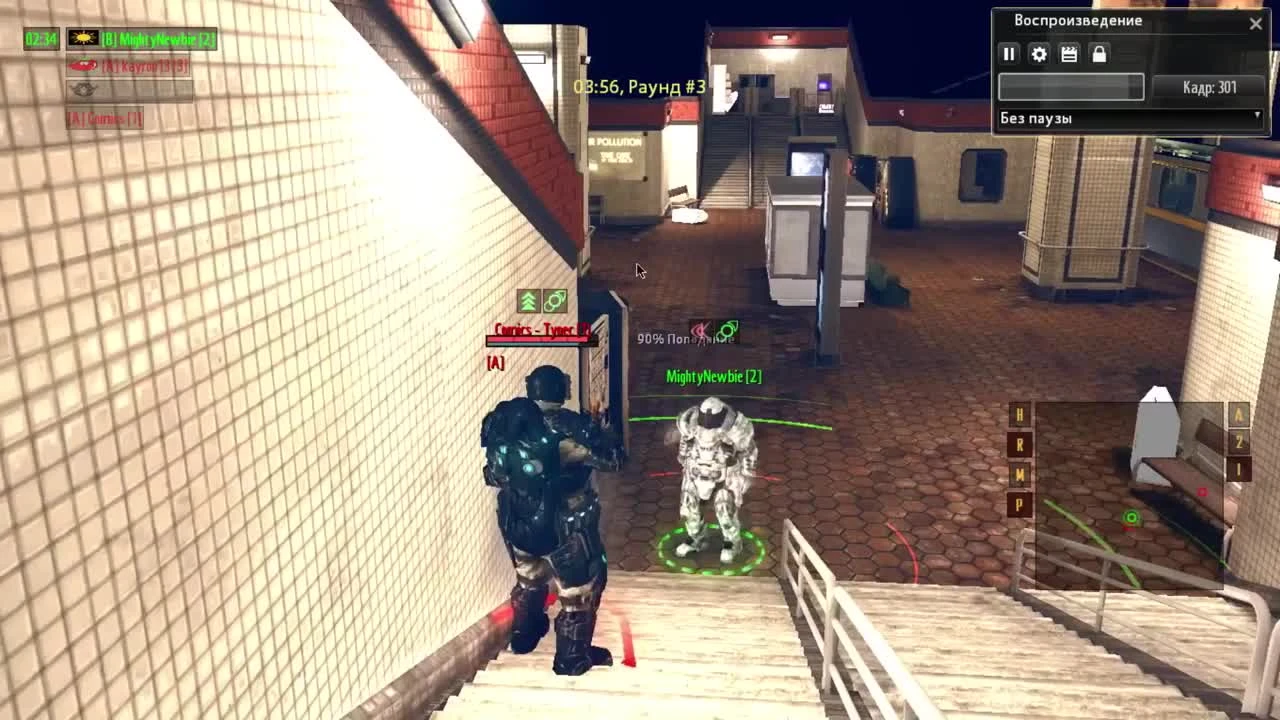Click the green circle marker on the minimap

(x=1131, y=519)
